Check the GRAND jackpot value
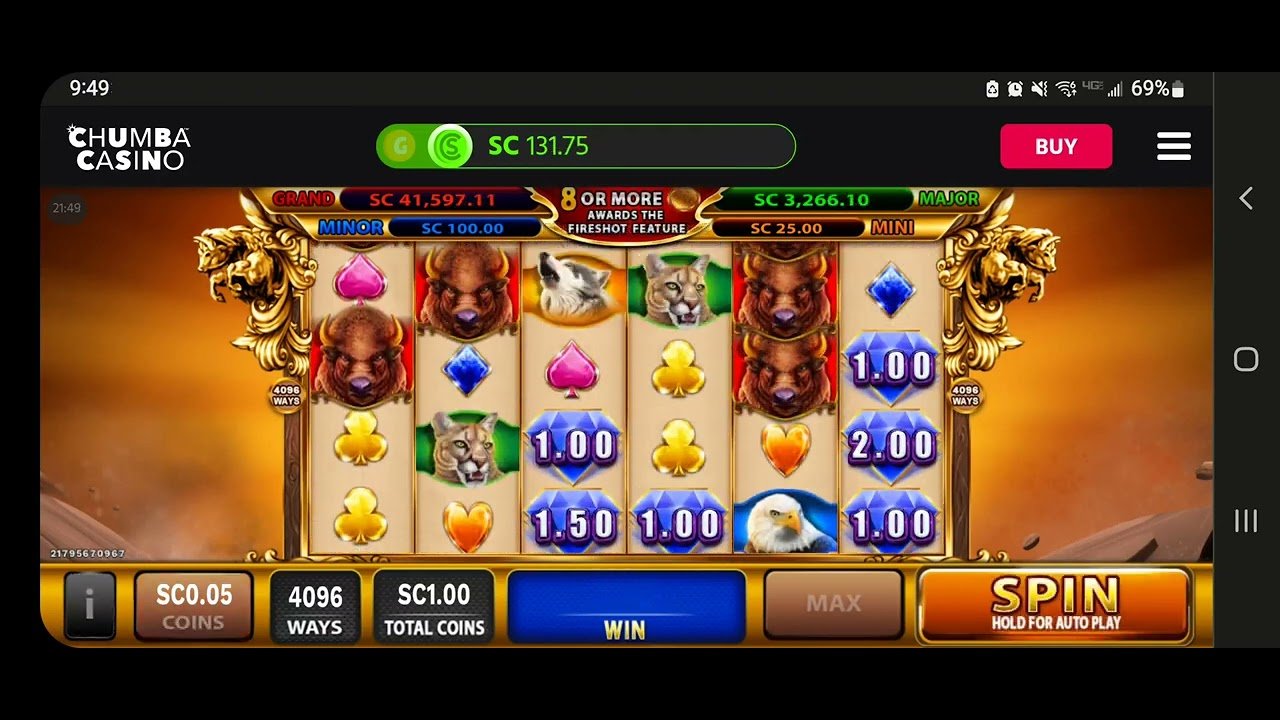Screen dimensions: 1280x720 (435, 199)
